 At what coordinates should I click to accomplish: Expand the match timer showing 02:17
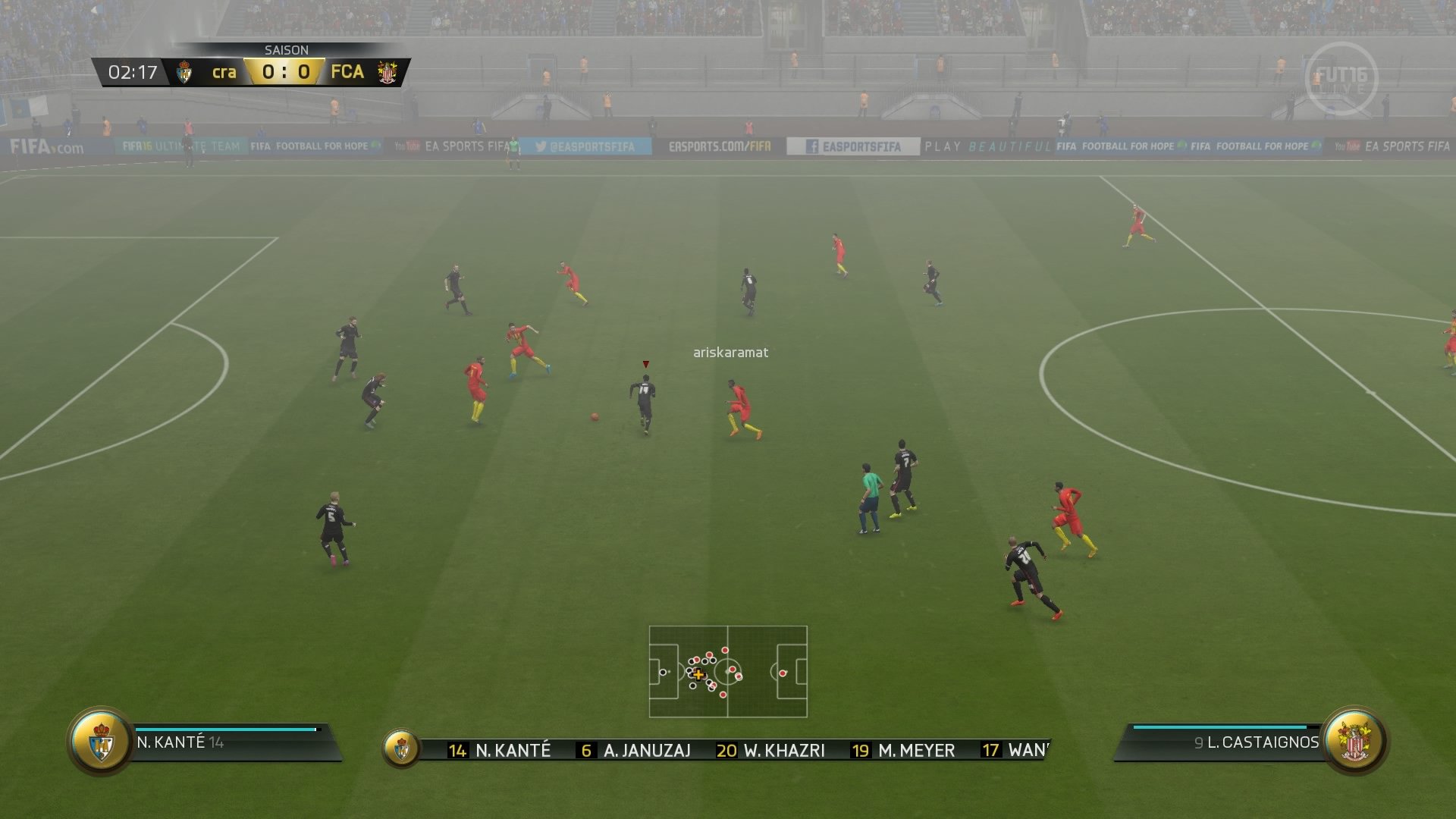[x=133, y=73]
